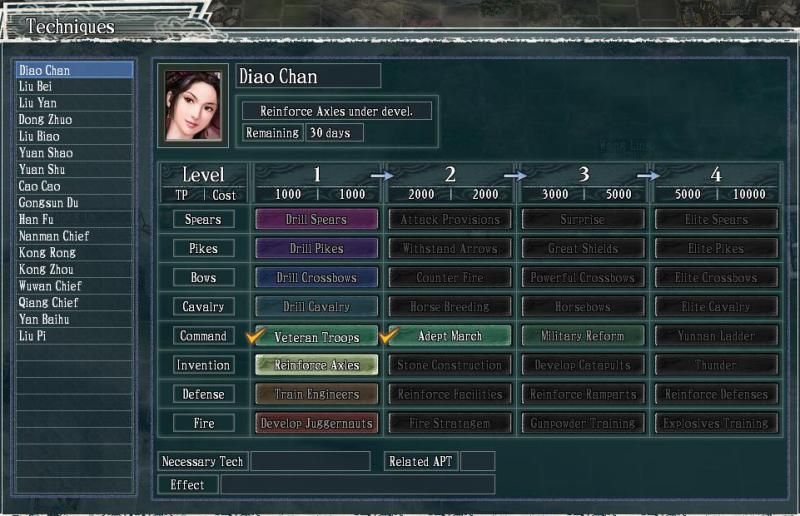
Task: Choose the Adept March technique
Action: coord(450,336)
